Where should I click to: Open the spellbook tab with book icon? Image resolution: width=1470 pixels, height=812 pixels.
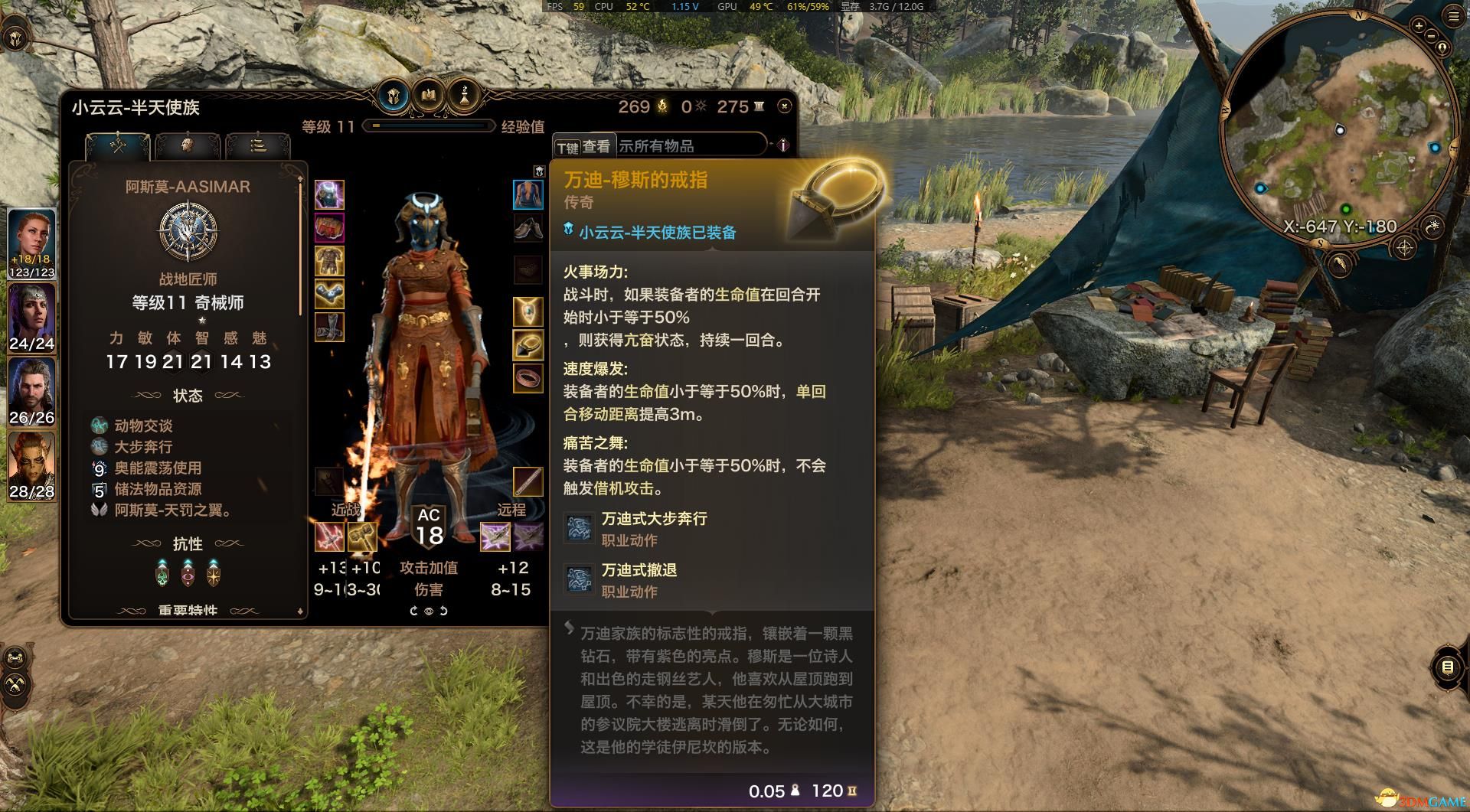pos(429,96)
